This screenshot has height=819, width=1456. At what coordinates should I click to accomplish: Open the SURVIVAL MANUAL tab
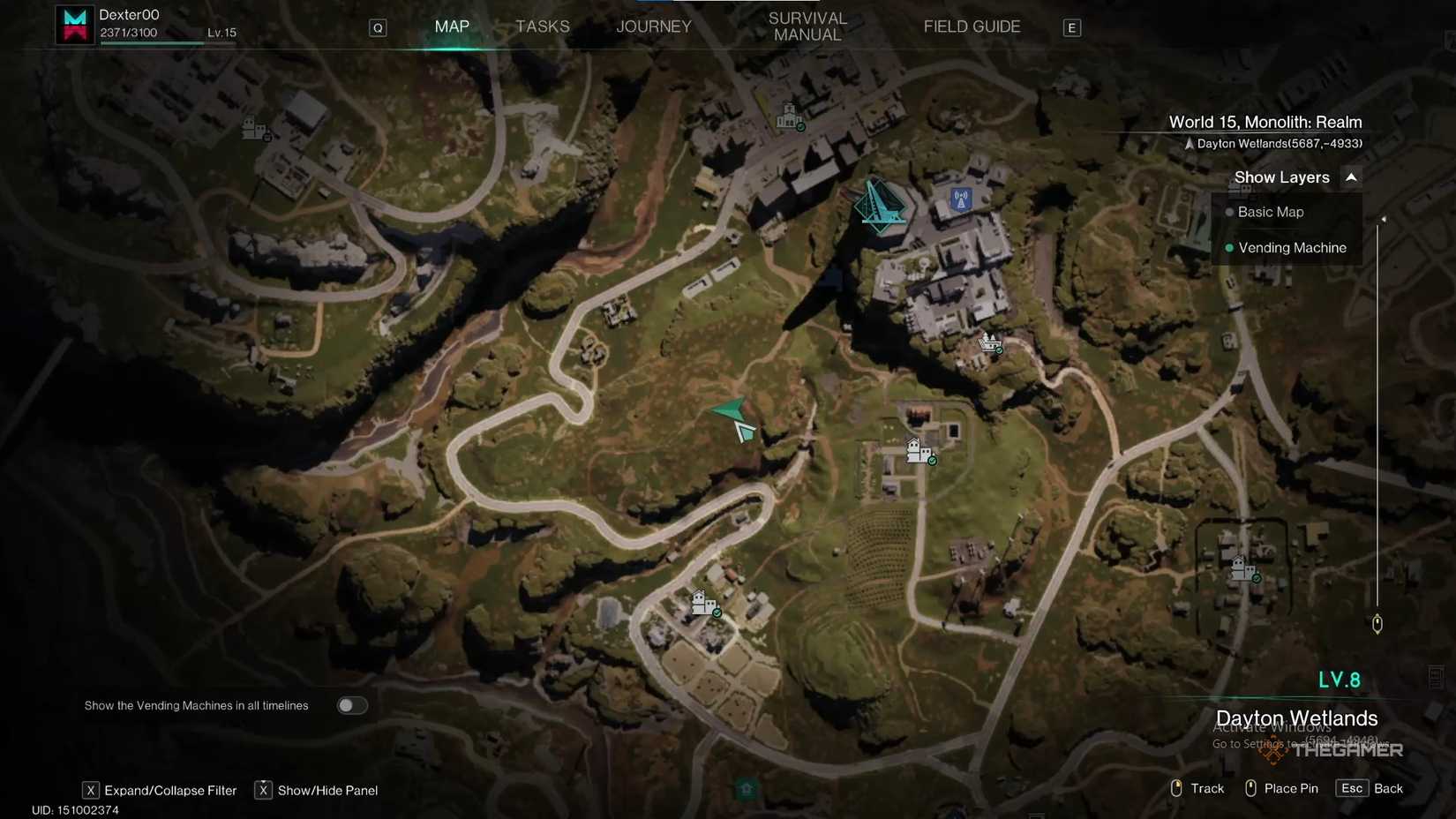point(806,26)
